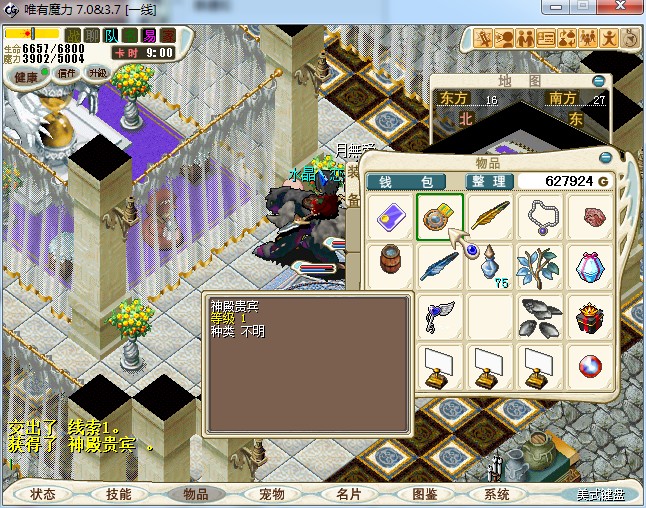This screenshot has width=646, height=508.
Task: Click the 整理 sort button in inventory
Action: [x=489, y=182]
